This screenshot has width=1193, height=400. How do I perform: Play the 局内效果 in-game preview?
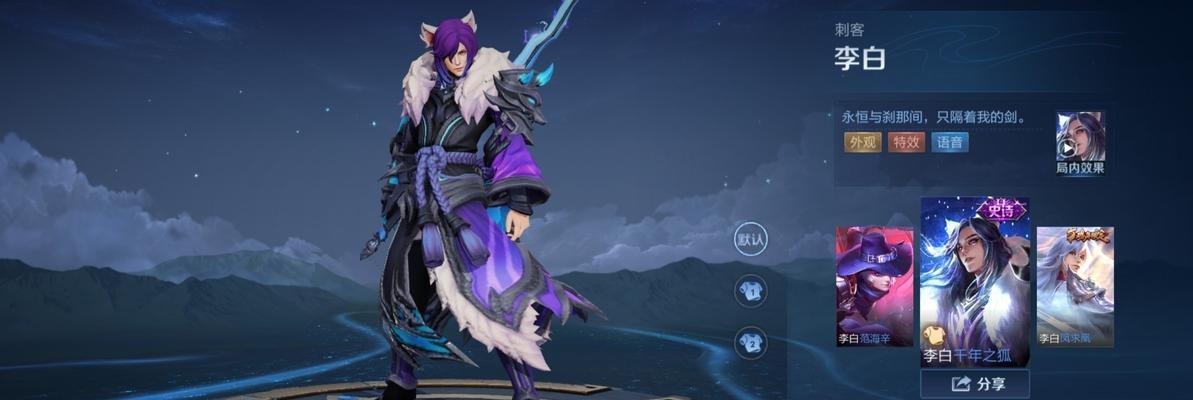1081,142
